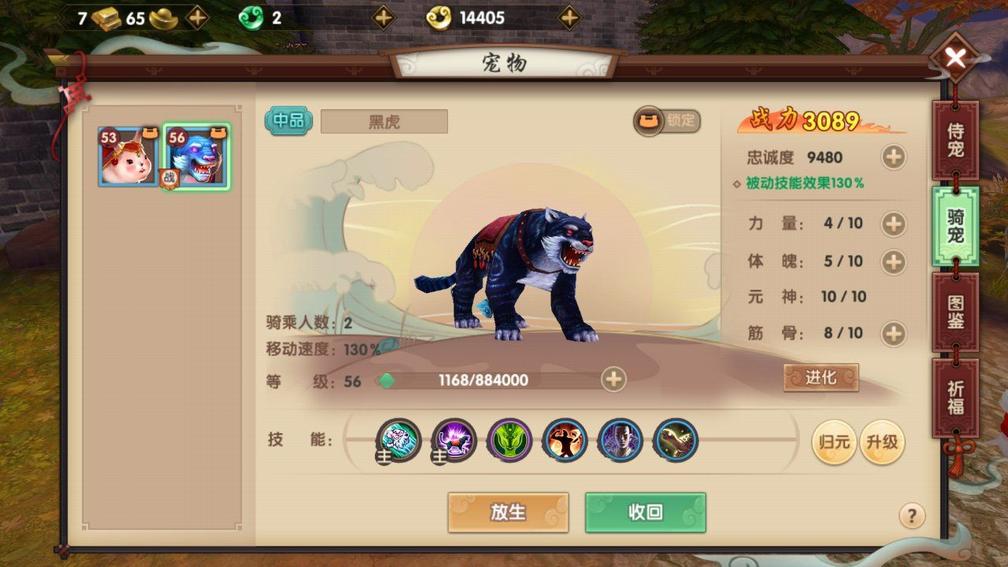This screenshot has width=1008, height=567.
Task: Open the question mark help button
Action: 910,516
